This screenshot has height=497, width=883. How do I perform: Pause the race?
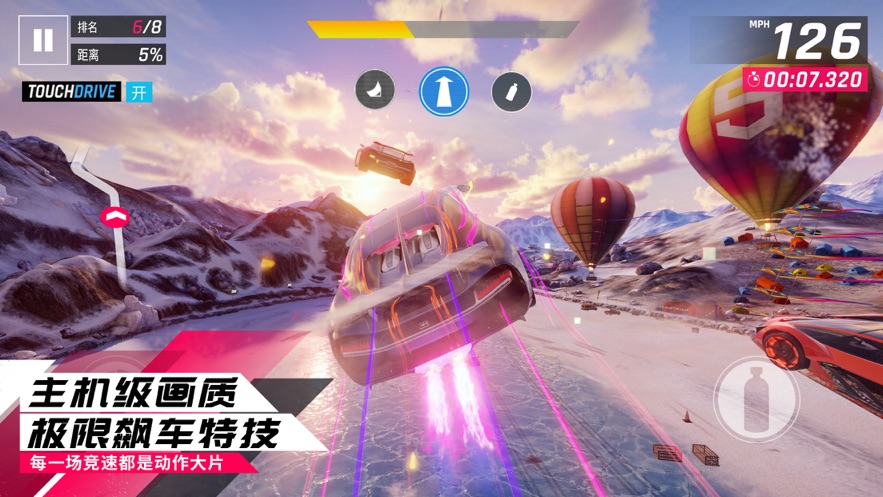tap(43, 40)
